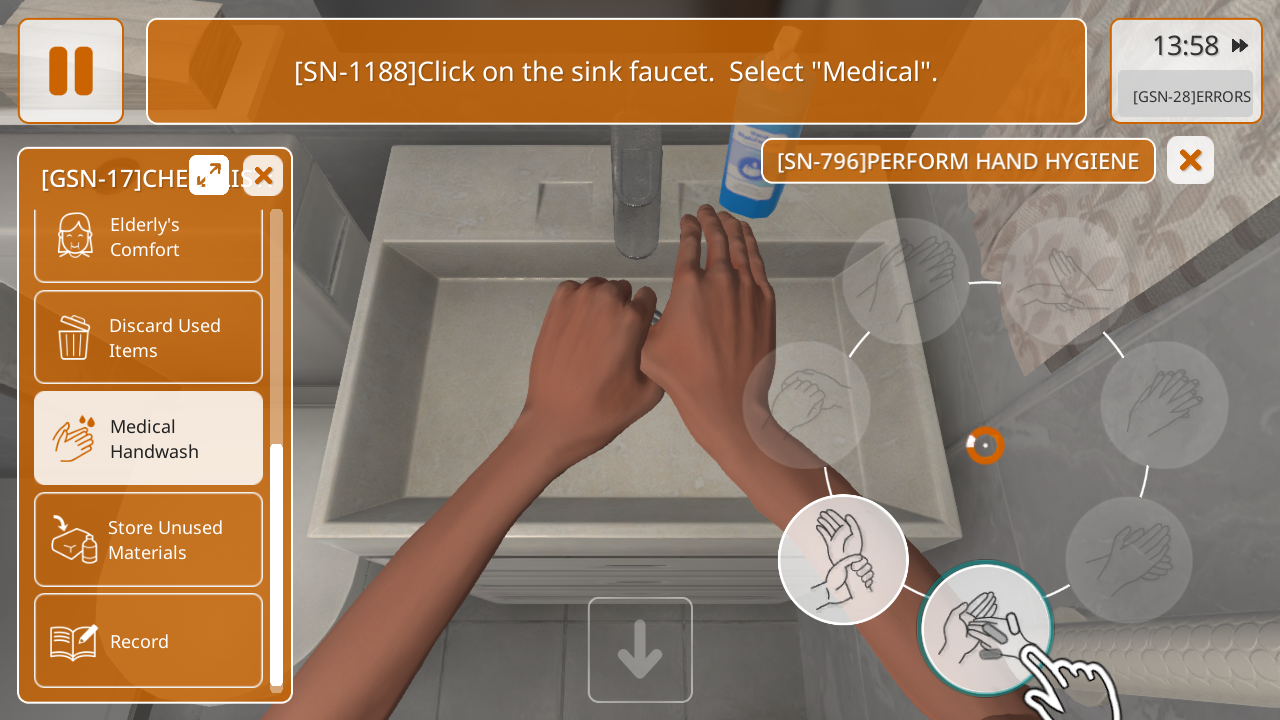Close the checklist panel

pos(263,176)
